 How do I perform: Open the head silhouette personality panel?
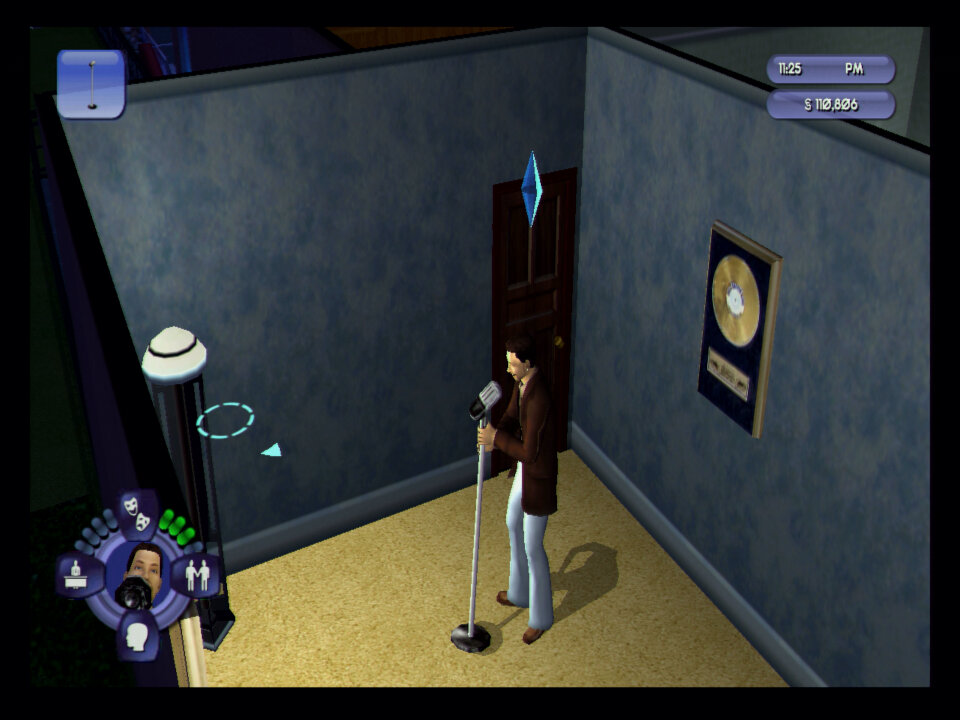(x=137, y=634)
